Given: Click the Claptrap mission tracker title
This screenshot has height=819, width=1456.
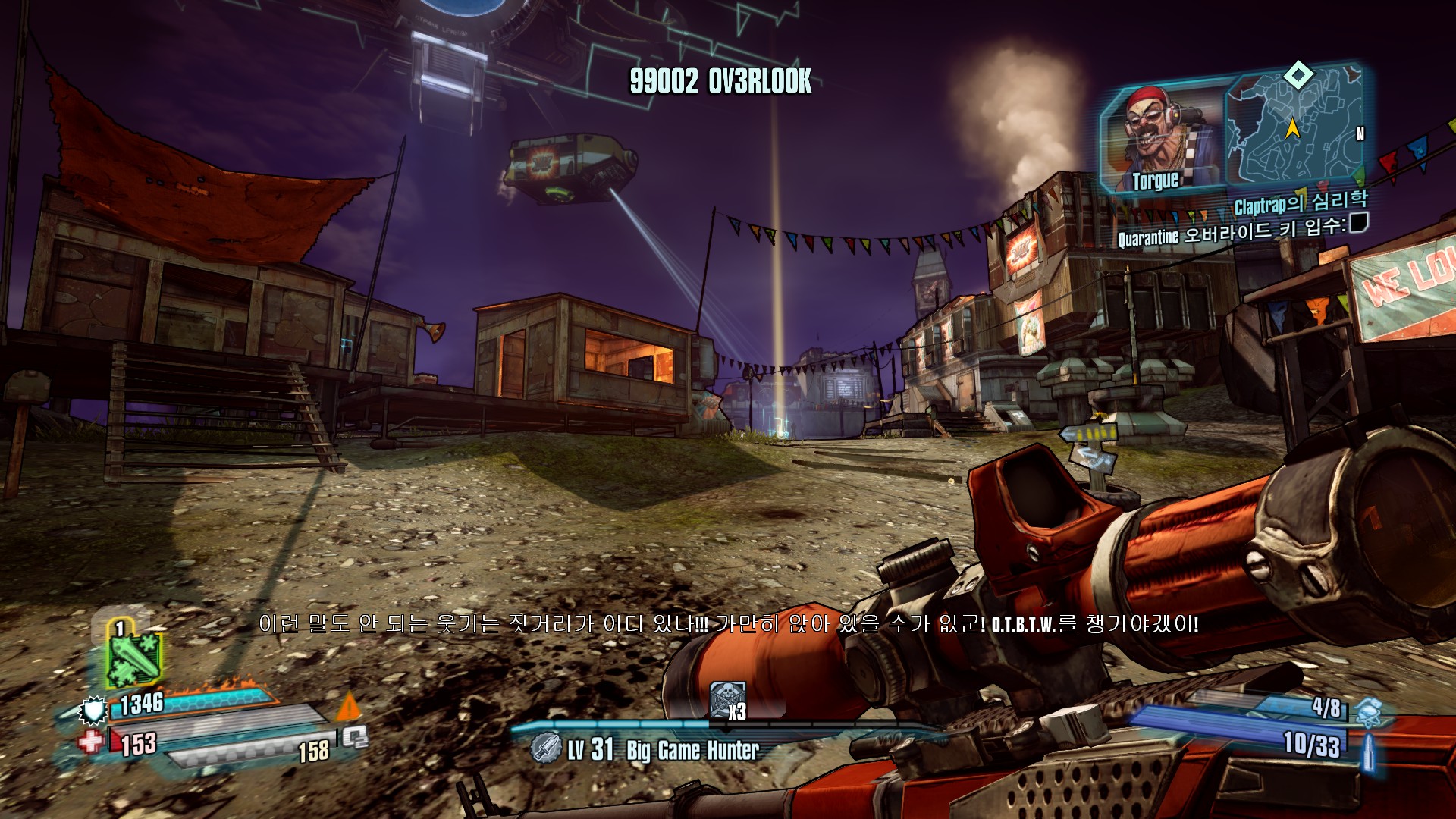Looking at the screenshot, I should point(1301,202).
